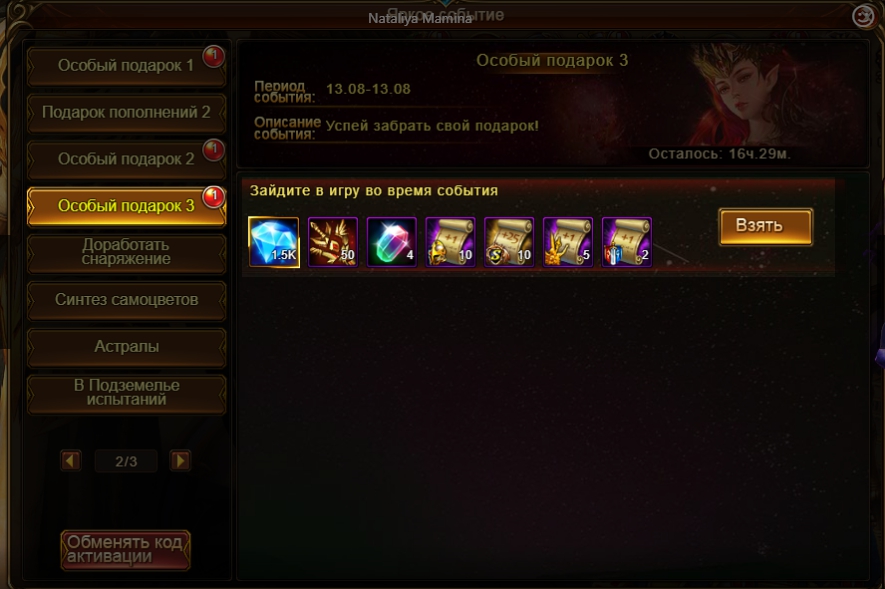Image resolution: width=885 pixels, height=589 pixels.
Task: Pick the scroll with golden statue x5
Action: click(x=568, y=243)
